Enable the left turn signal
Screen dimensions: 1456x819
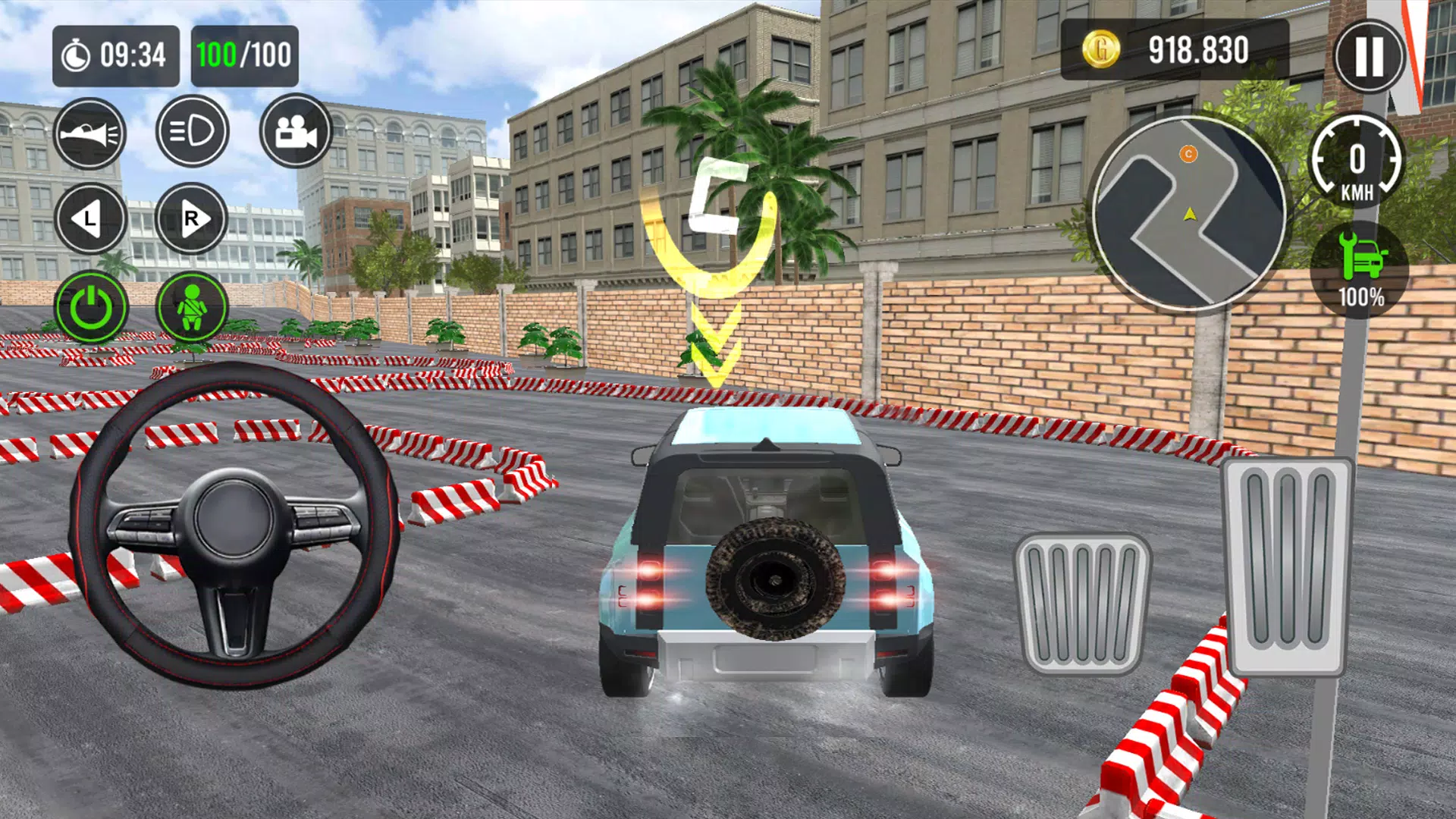pyautogui.click(x=93, y=218)
